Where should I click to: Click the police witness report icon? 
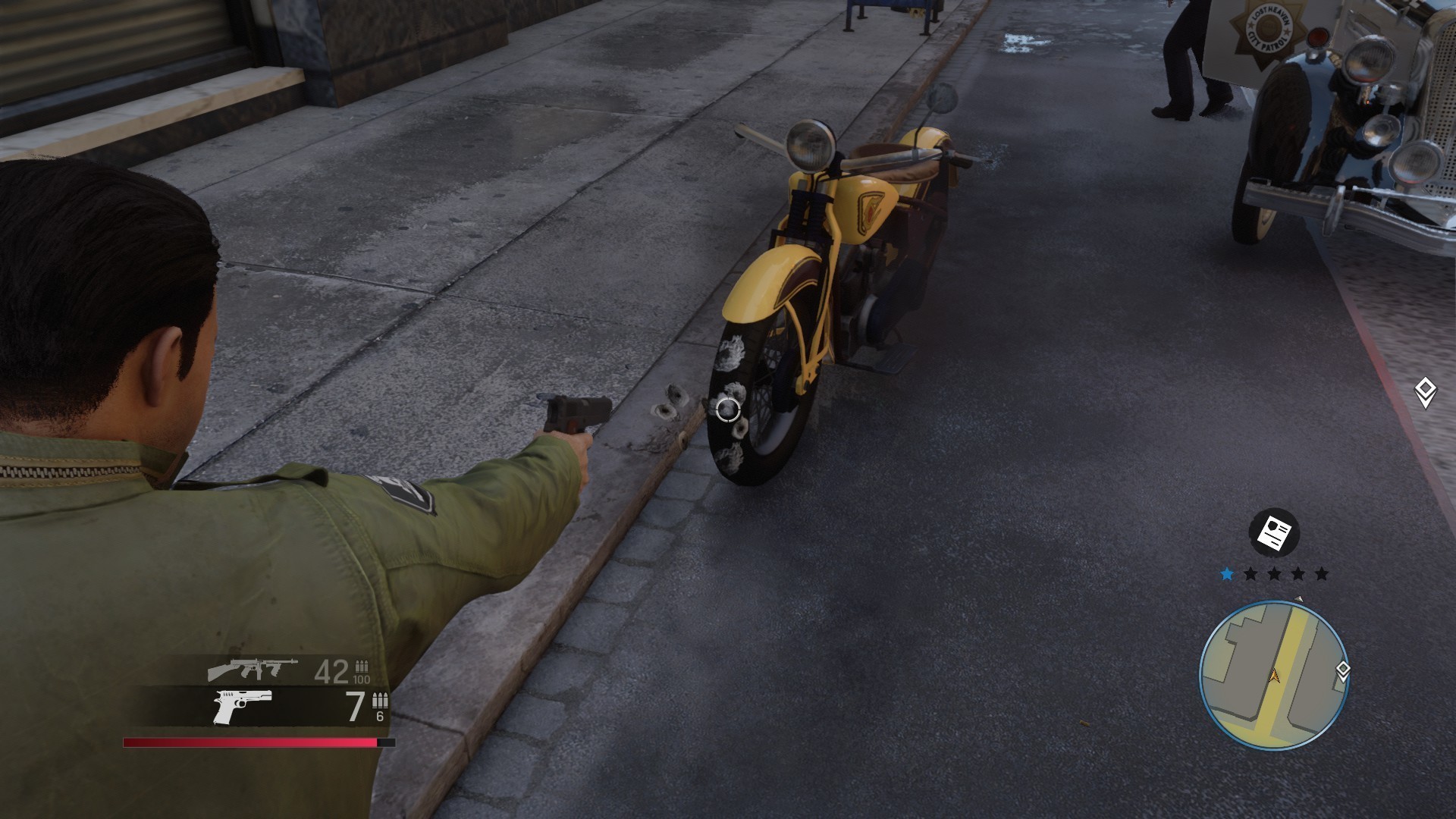pyautogui.click(x=1274, y=533)
